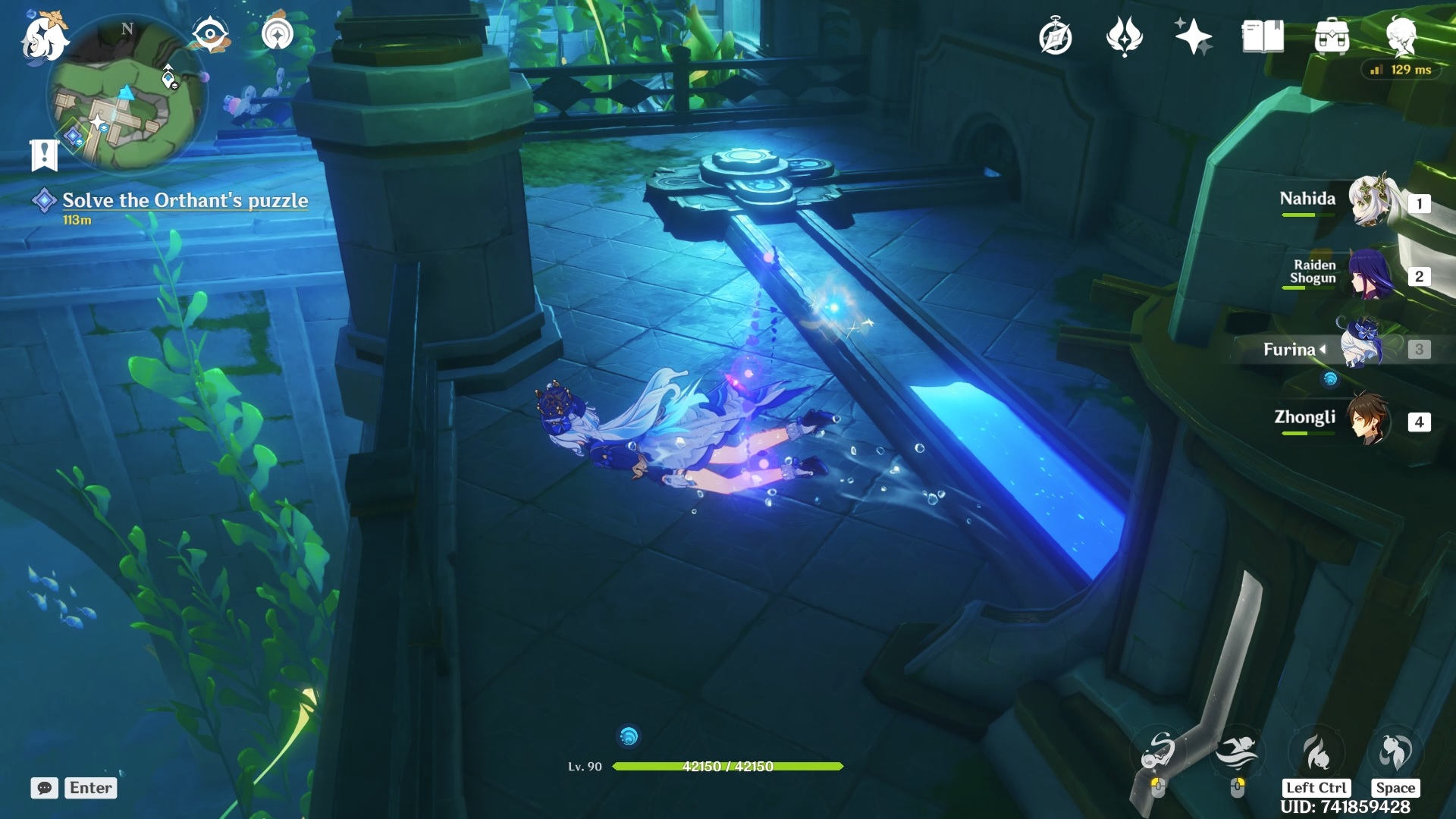Open the Wish star icon

point(1193,36)
